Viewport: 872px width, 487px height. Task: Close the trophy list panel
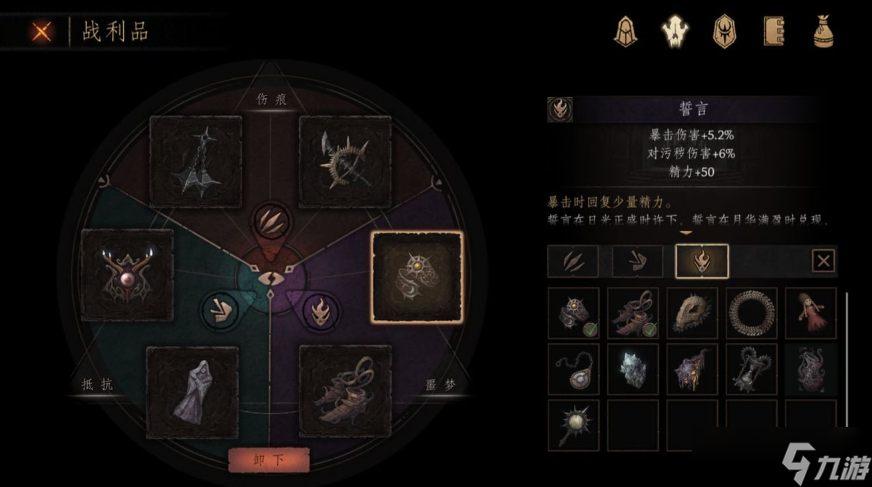tap(822, 262)
